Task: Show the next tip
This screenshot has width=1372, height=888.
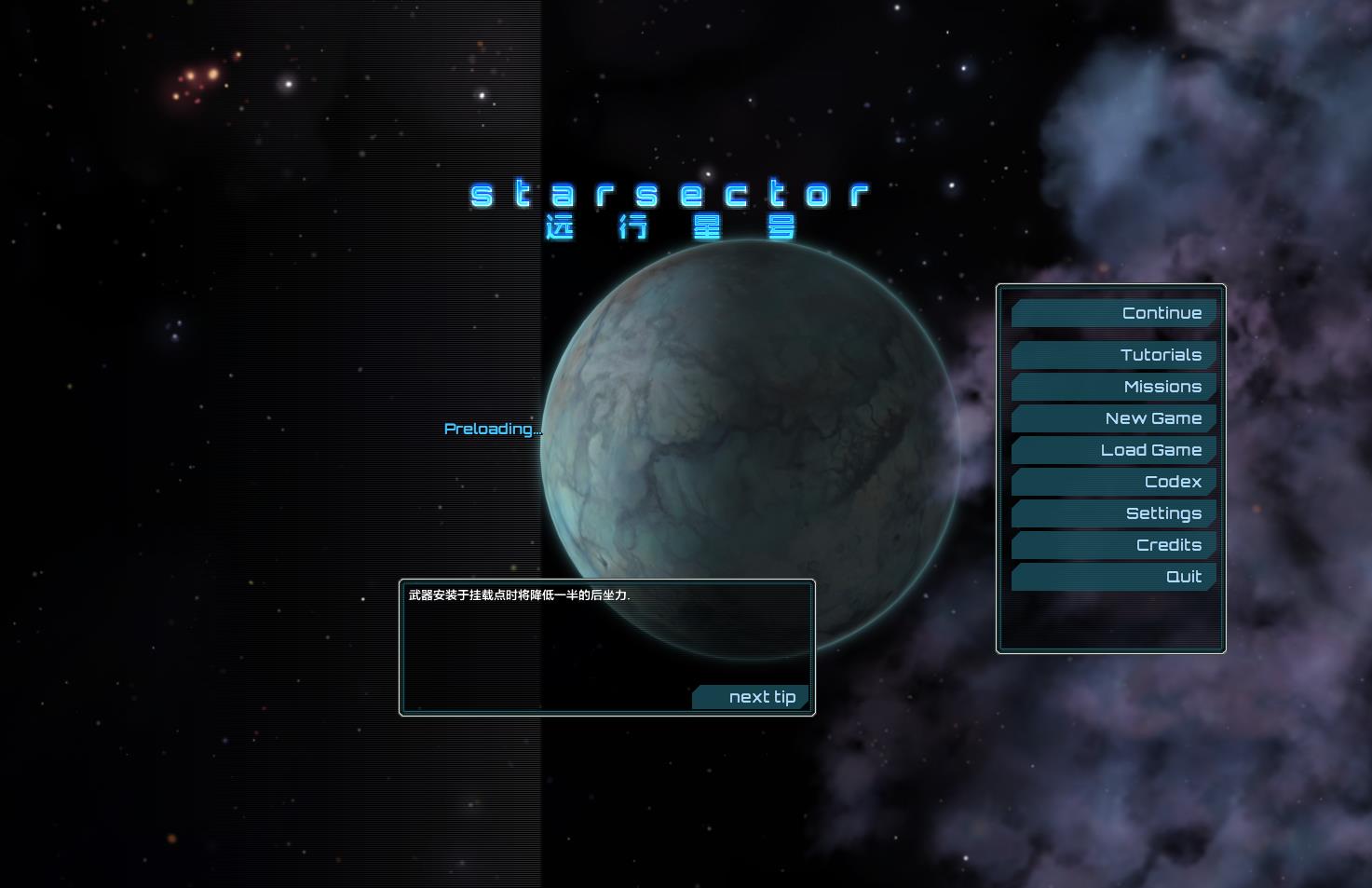Action: pos(751,697)
